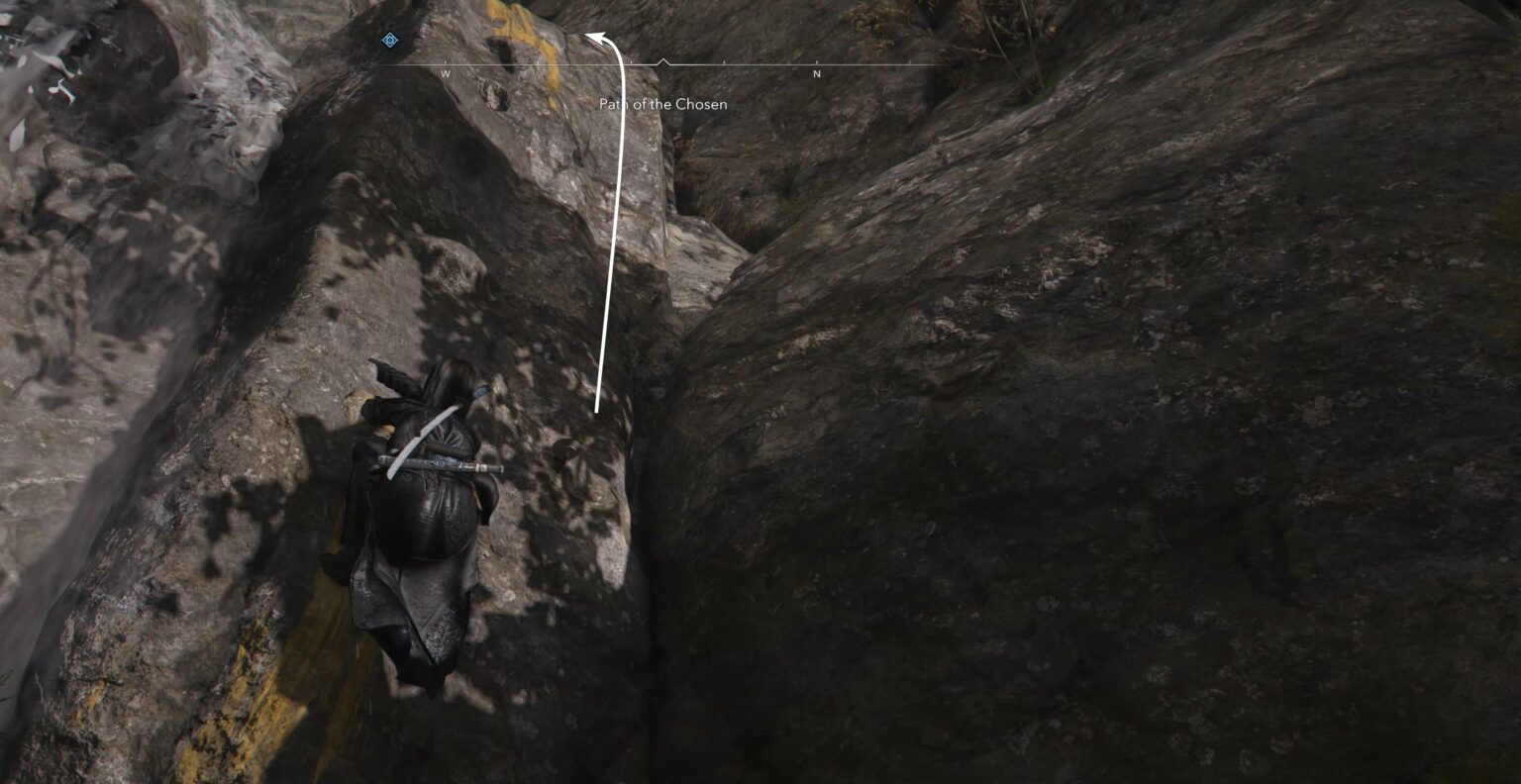Click the N marker on the compass

pyautogui.click(x=816, y=73)
